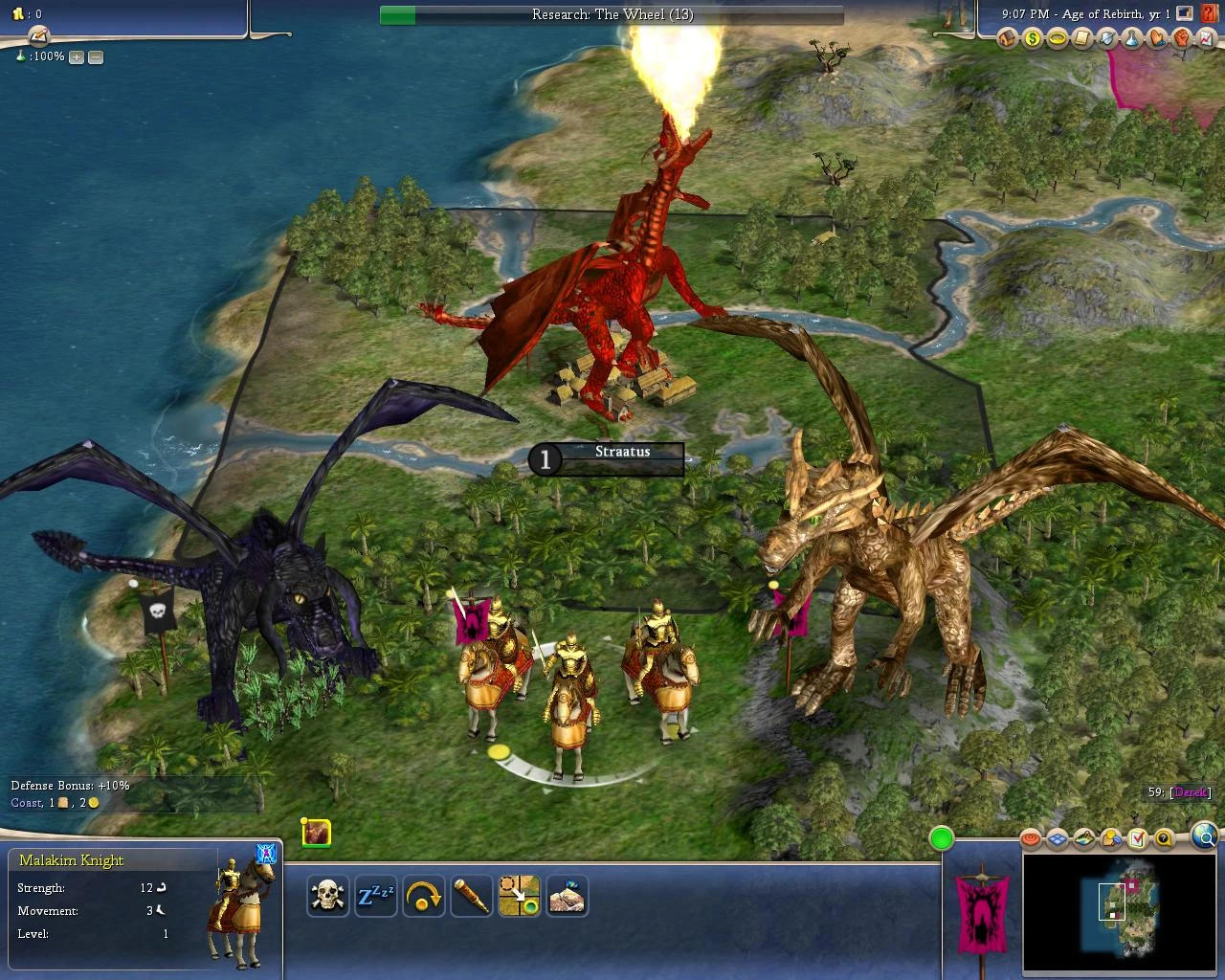Open the Technology Advisor flask icon
This screenshot has height=980, width=1225.
(1131, 38)
